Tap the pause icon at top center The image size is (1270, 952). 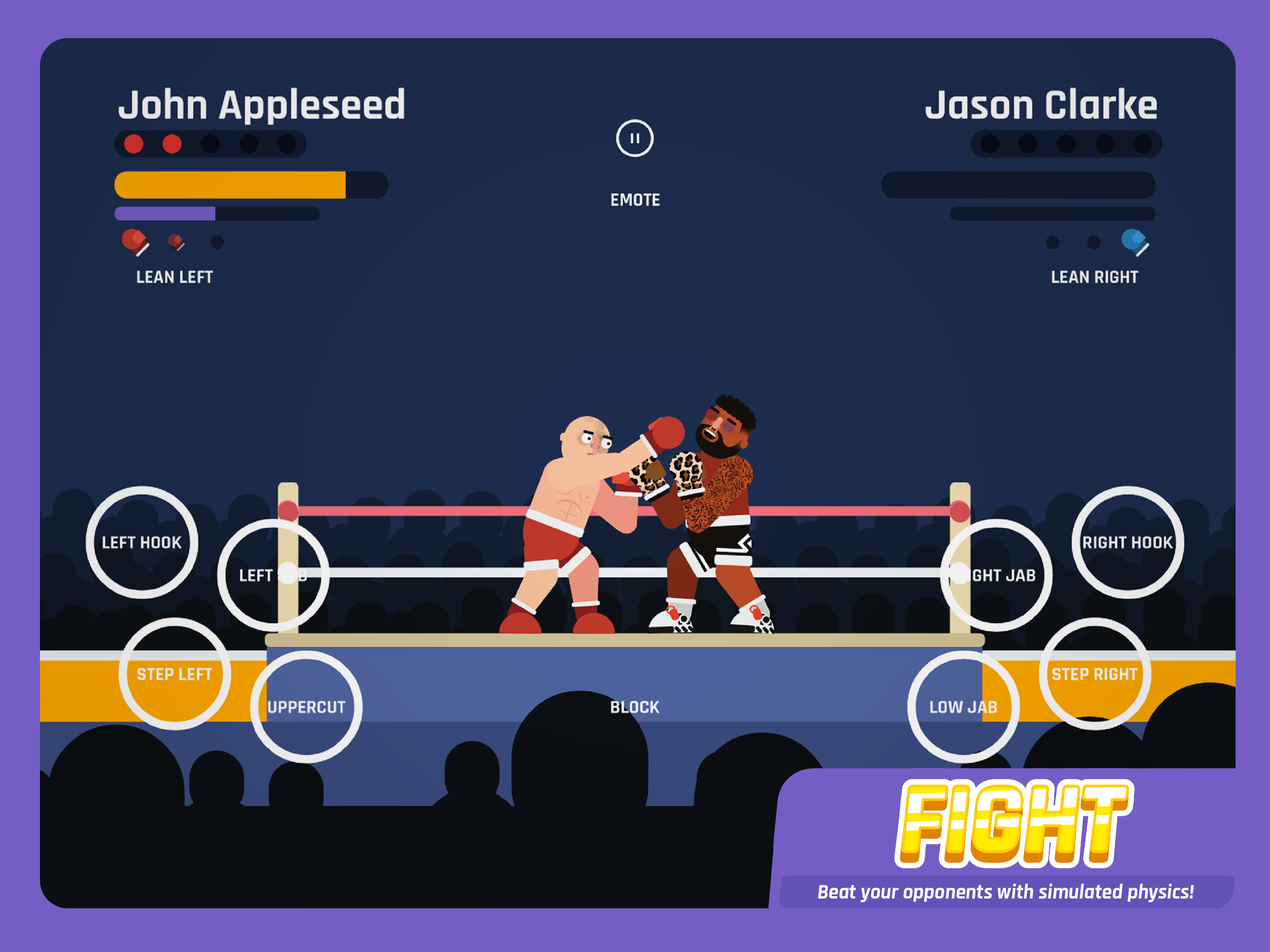point(635,137)
